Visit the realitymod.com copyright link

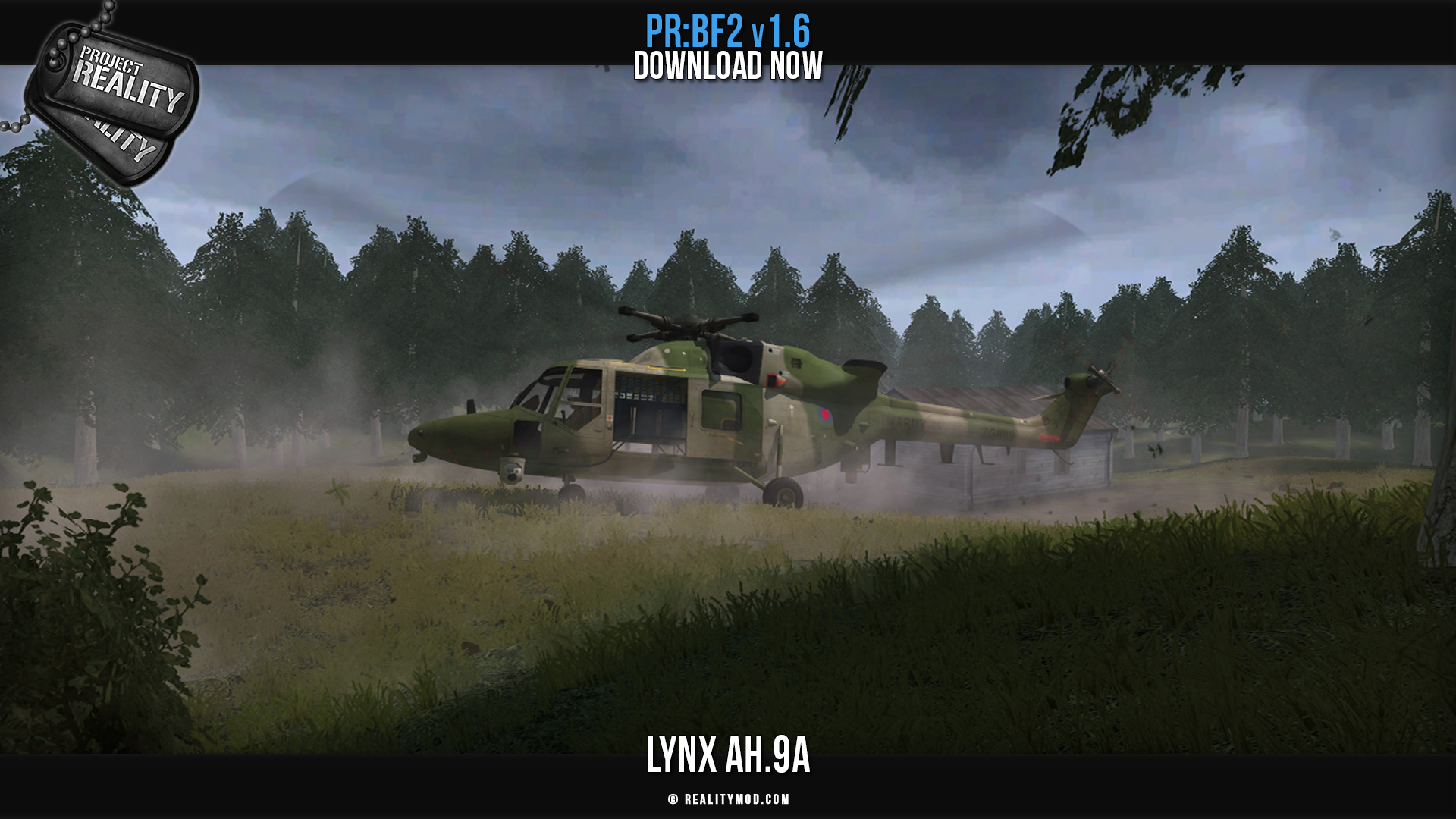pyautogui.click(x=729, y=799)
